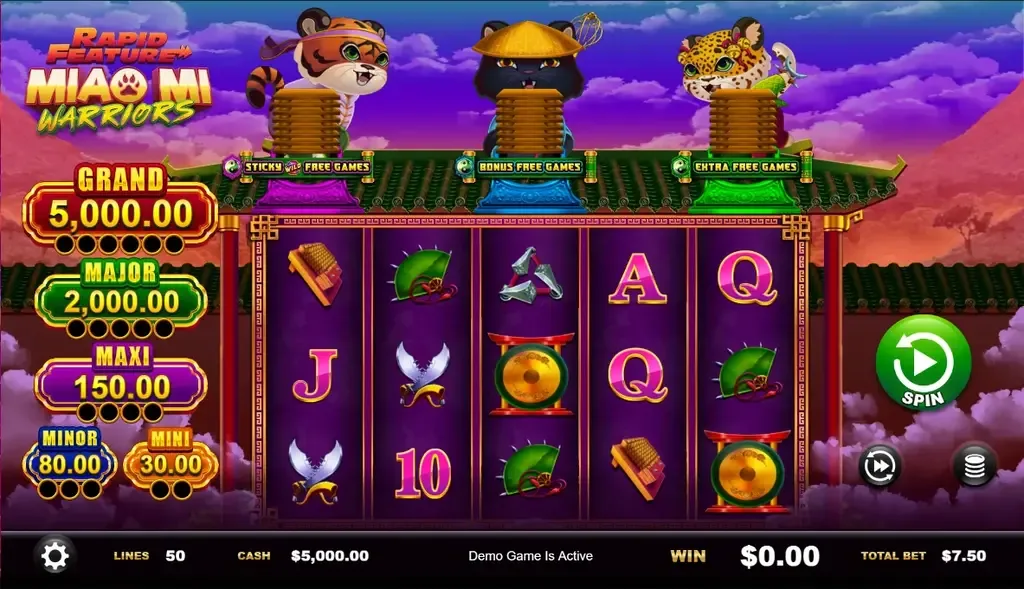Spin the reels with the green button

point(923,364)
